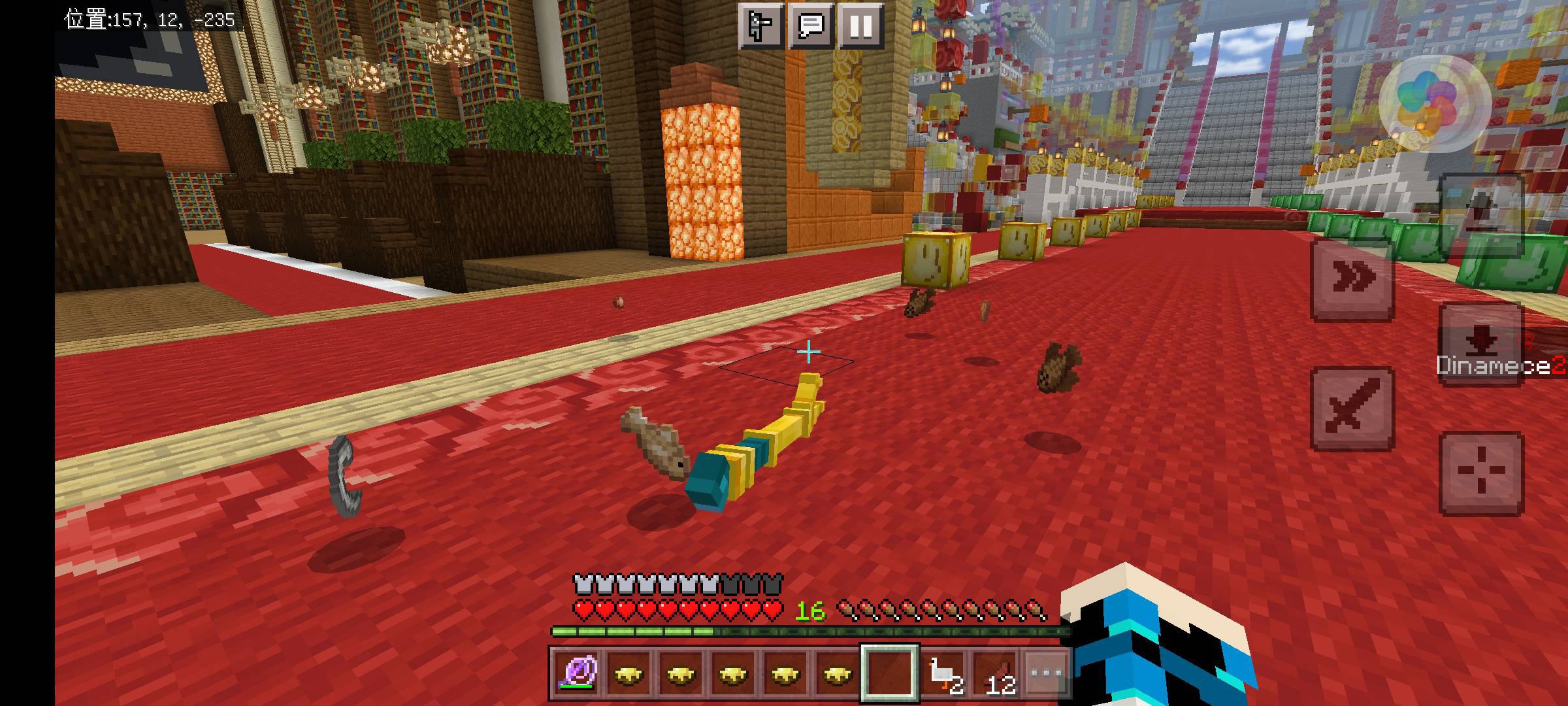Tap the jump up-arrow button
This screenshot has height=706, width=1568.
click(x=1481, y=216)
